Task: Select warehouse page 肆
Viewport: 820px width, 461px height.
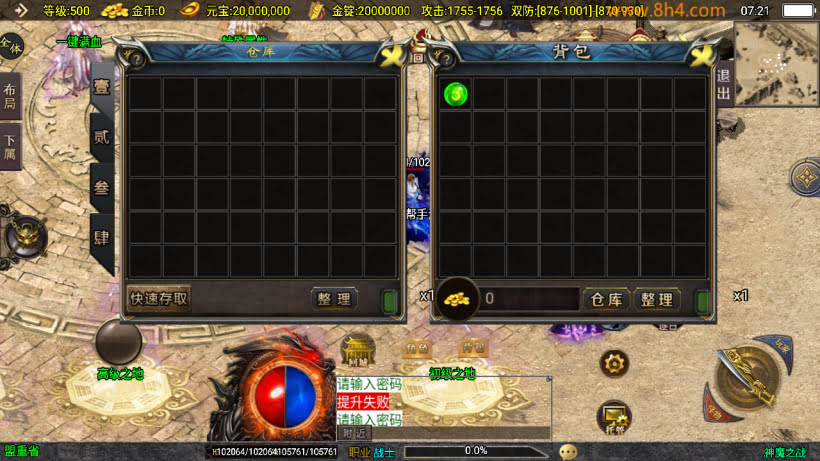Action: point(102,238)
